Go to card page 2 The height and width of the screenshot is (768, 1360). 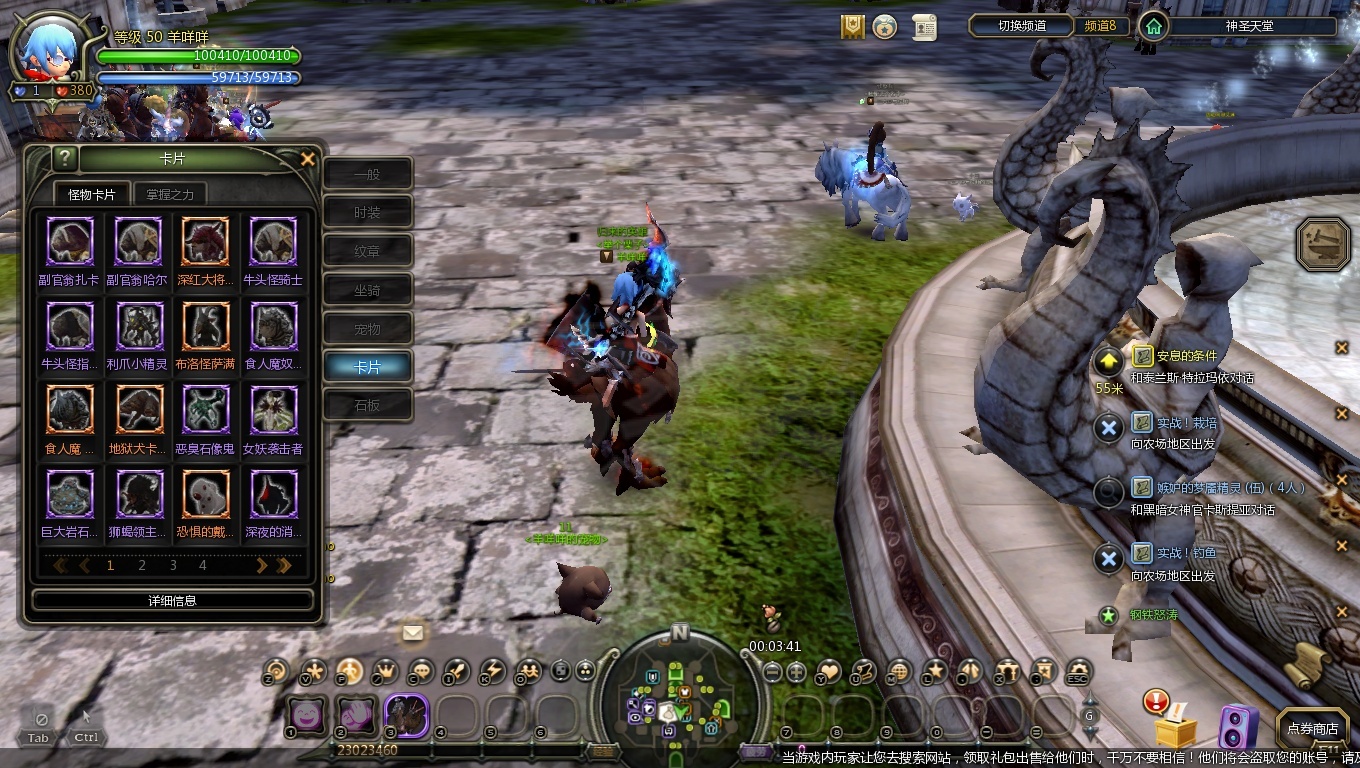point(142,565)
